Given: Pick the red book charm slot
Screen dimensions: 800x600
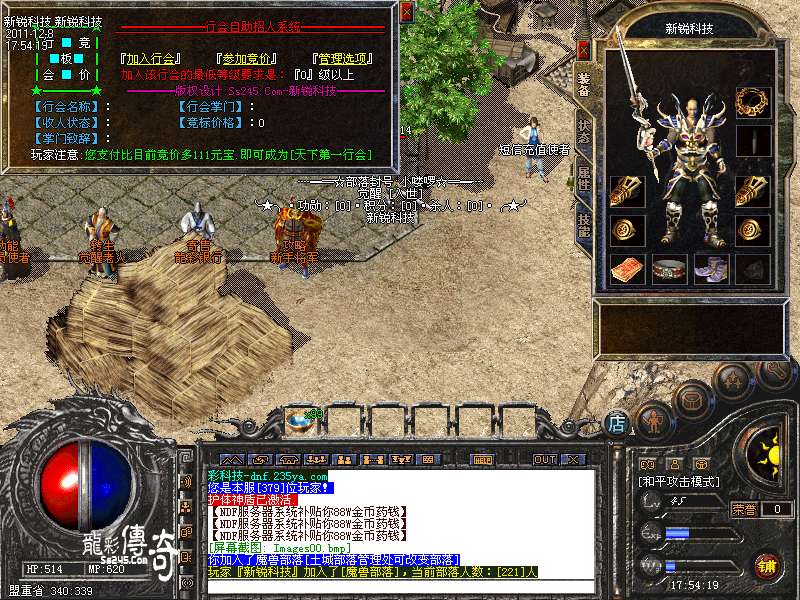Looking at the screenshot, I should tap(627, 269).
